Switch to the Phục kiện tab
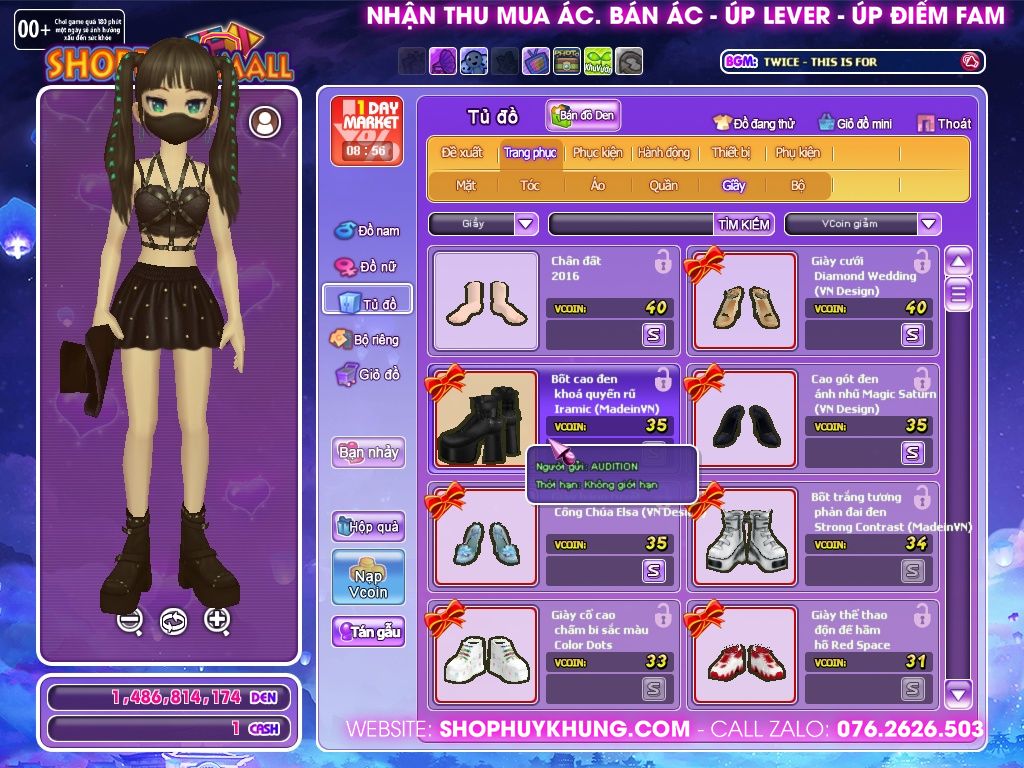This screenshot has height=768, width=1024. [597, 153]
